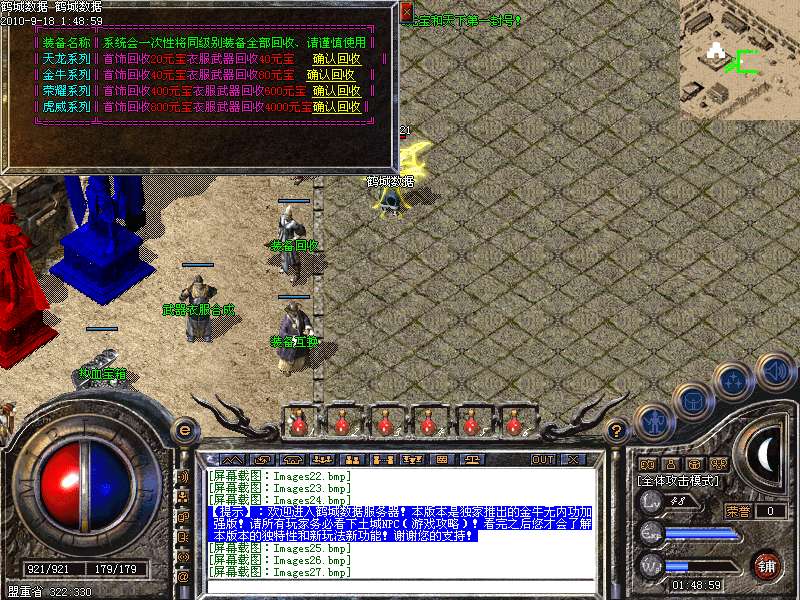Confirm recycling for the 金牛系列 row
800x600 pixels.
(x=332, y=75)
